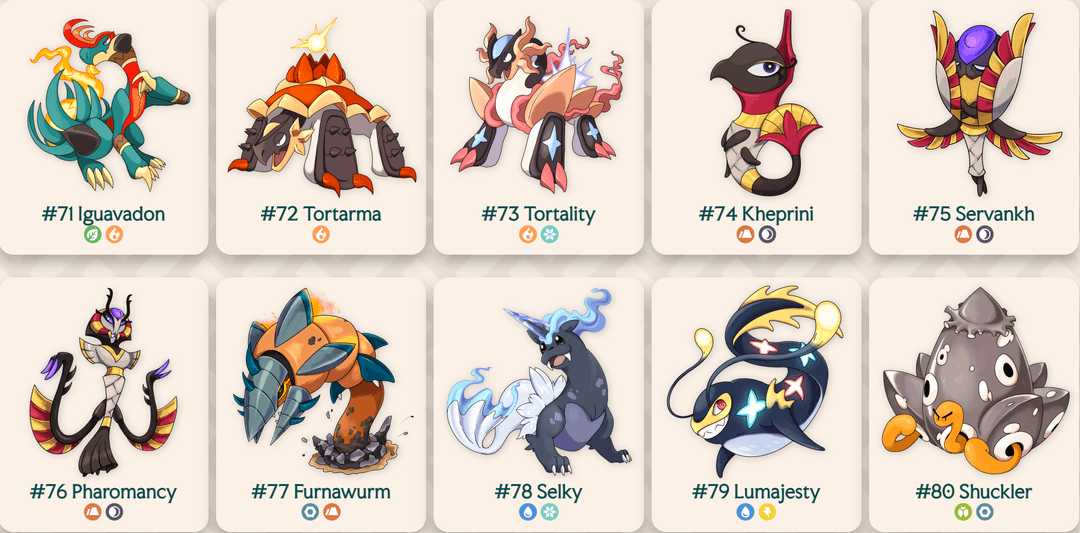Screen dimensions: 1080x533
Task: Click the steel type icon under Furnawurm
Action: click(310, 512)
